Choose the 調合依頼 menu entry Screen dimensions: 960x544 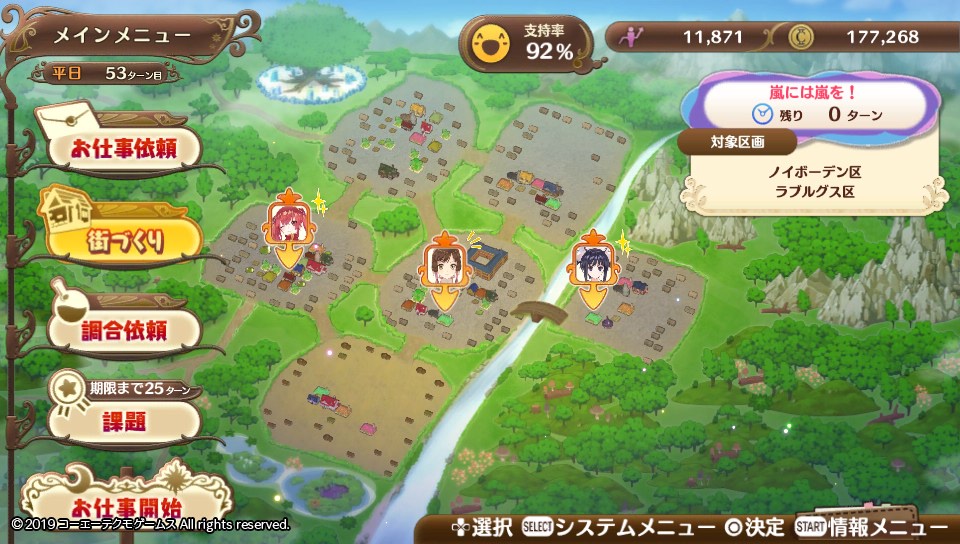coord(122,328)
